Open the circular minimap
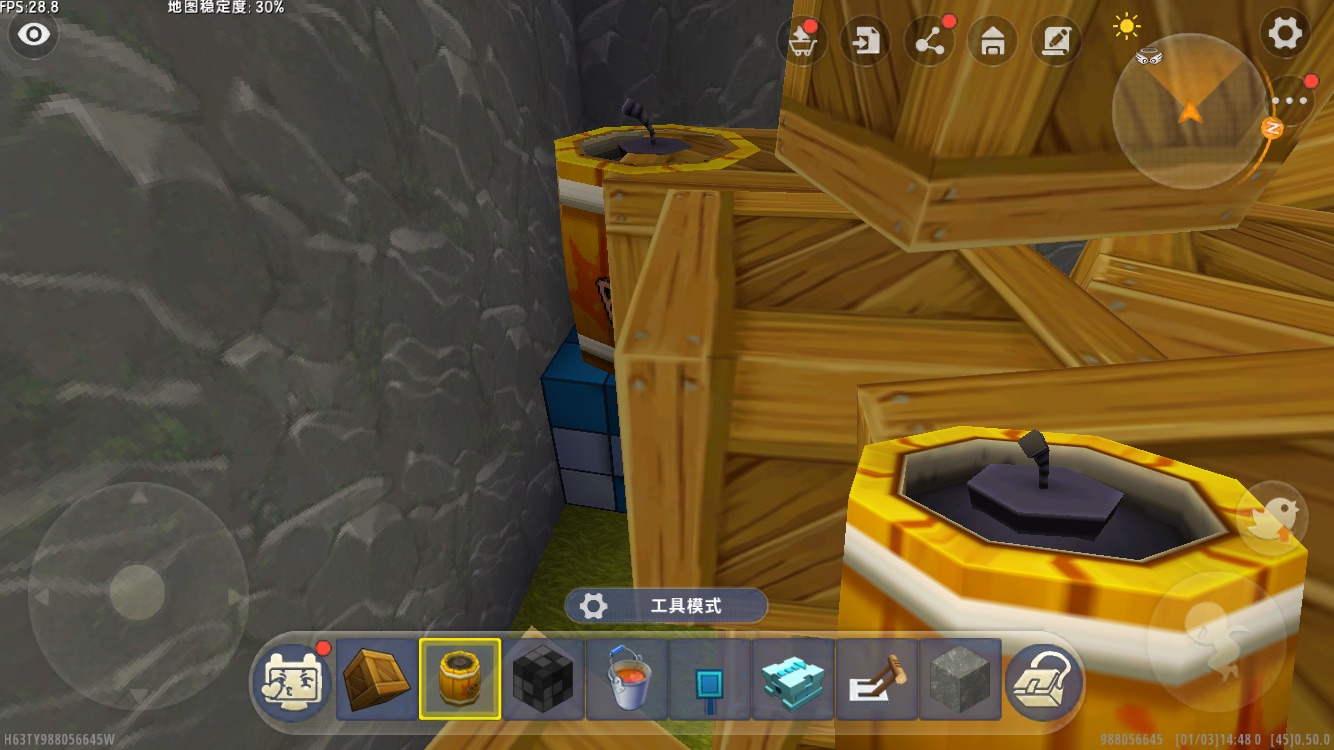Image resolution: width=1334 pixels, height=750 pixels. pos(1189,112)
